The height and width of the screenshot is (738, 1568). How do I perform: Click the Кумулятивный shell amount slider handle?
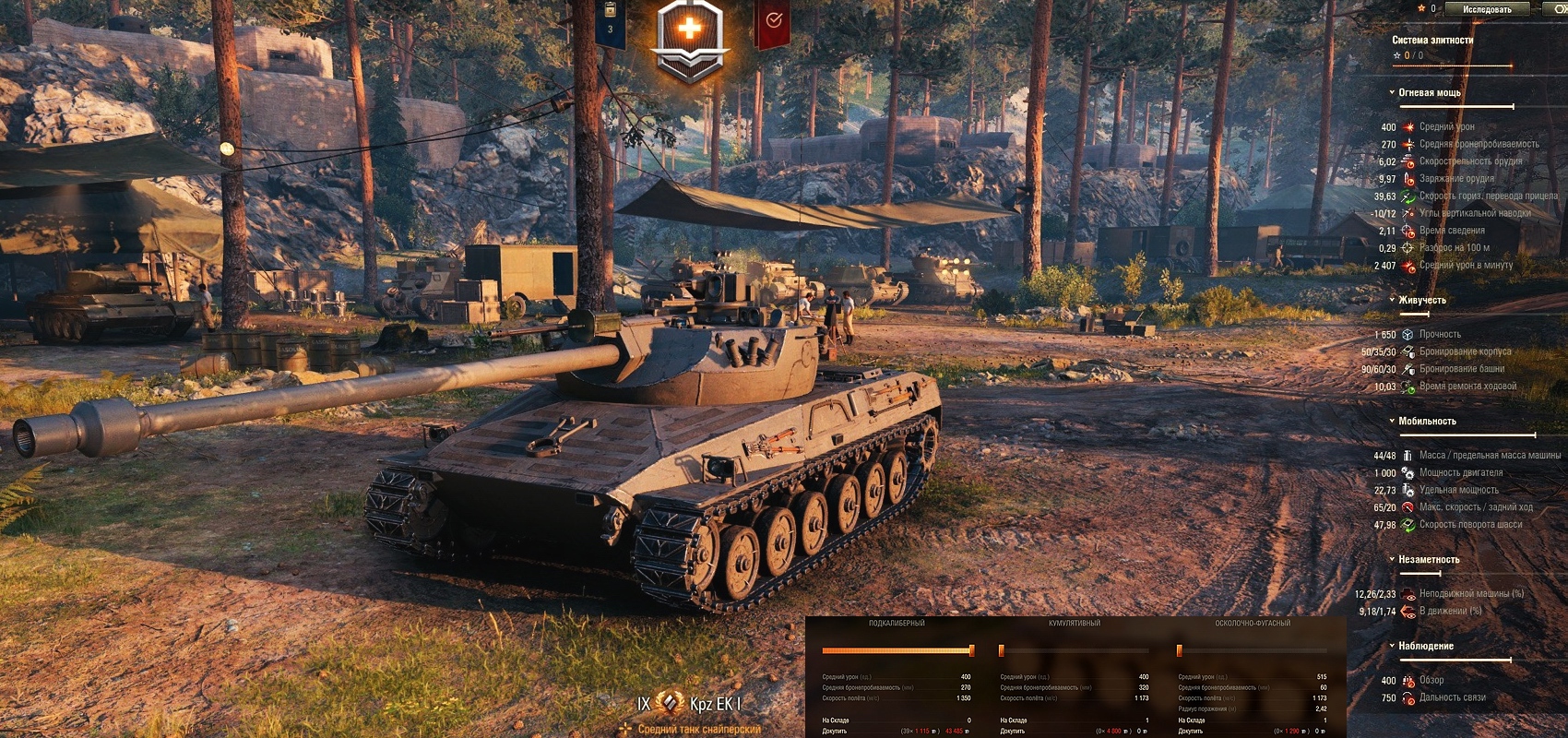click(1002, 650)
